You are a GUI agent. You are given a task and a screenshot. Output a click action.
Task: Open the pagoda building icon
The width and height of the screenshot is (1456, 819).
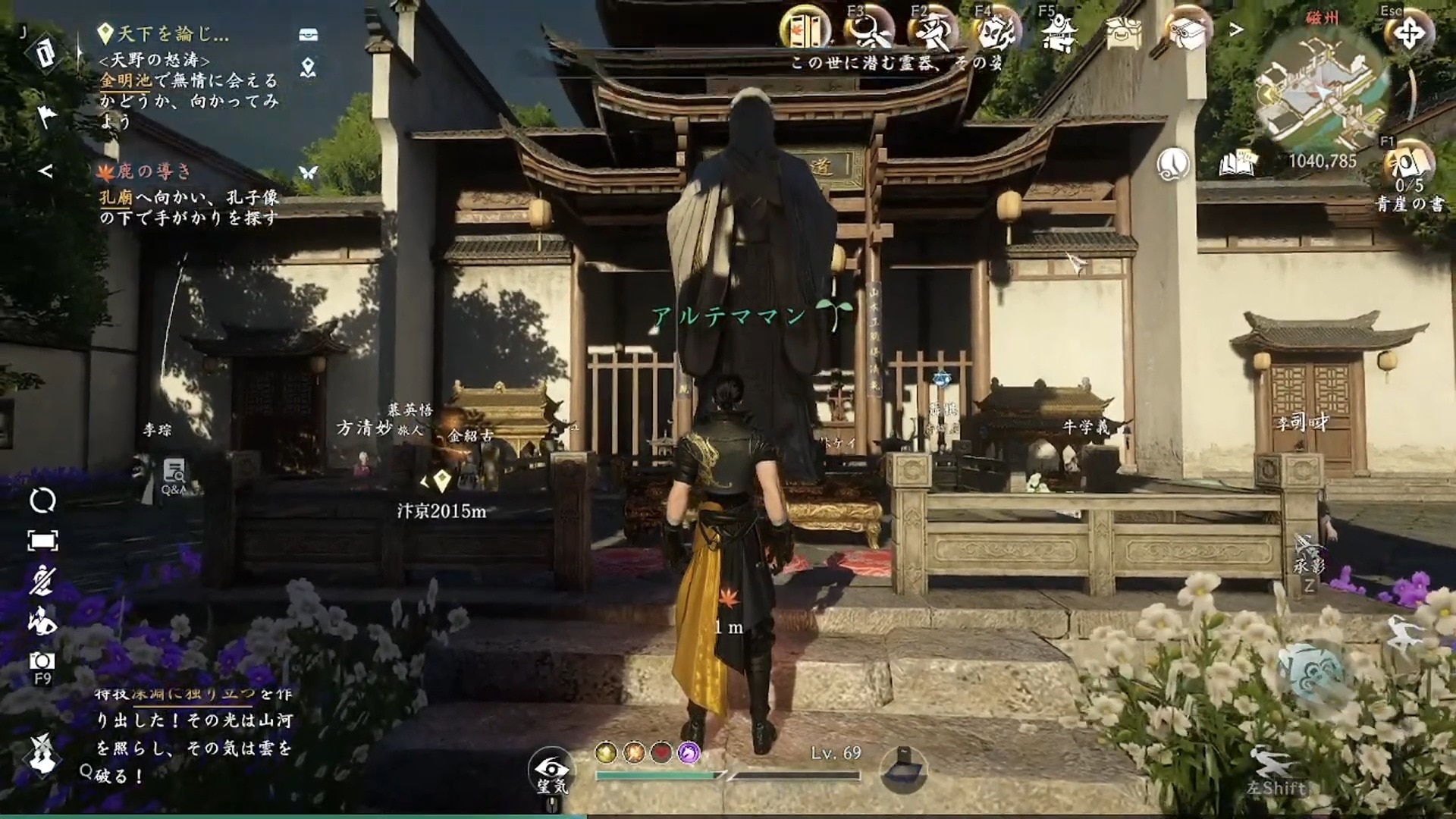click(1059, 32)
